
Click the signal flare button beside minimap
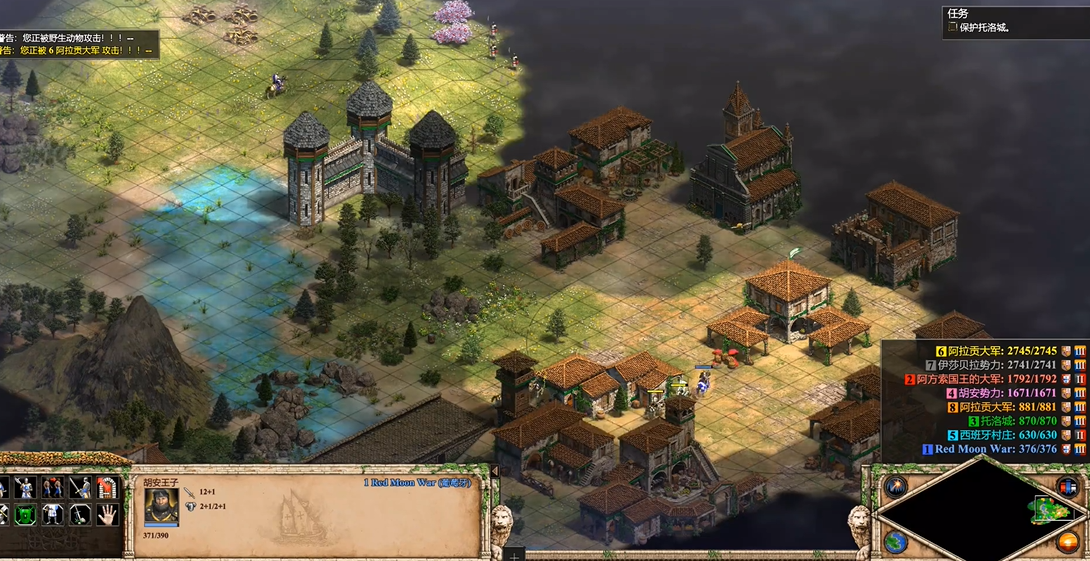[895, 487]
